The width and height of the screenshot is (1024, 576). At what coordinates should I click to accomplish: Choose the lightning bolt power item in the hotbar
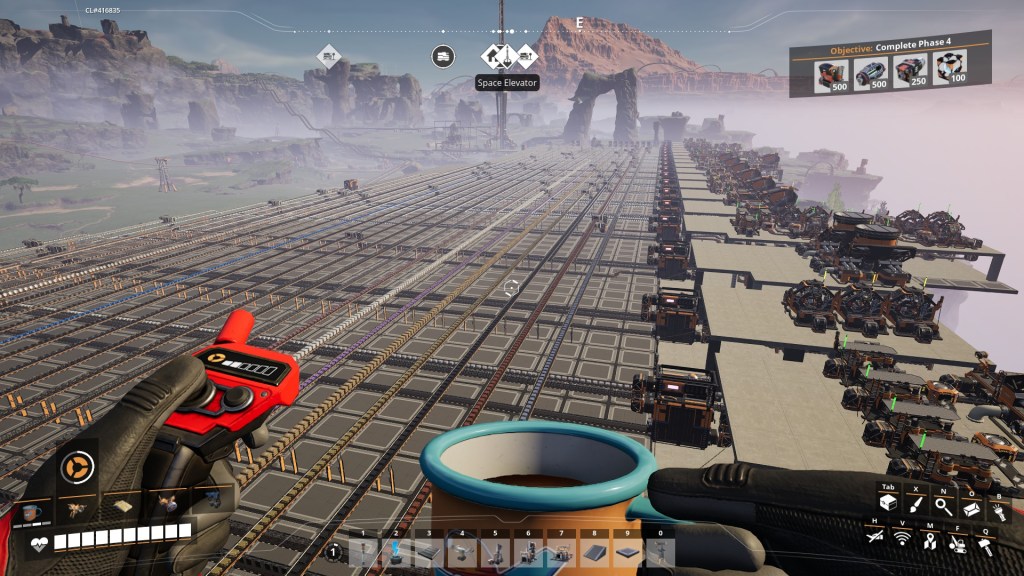[x=396, y=553]
